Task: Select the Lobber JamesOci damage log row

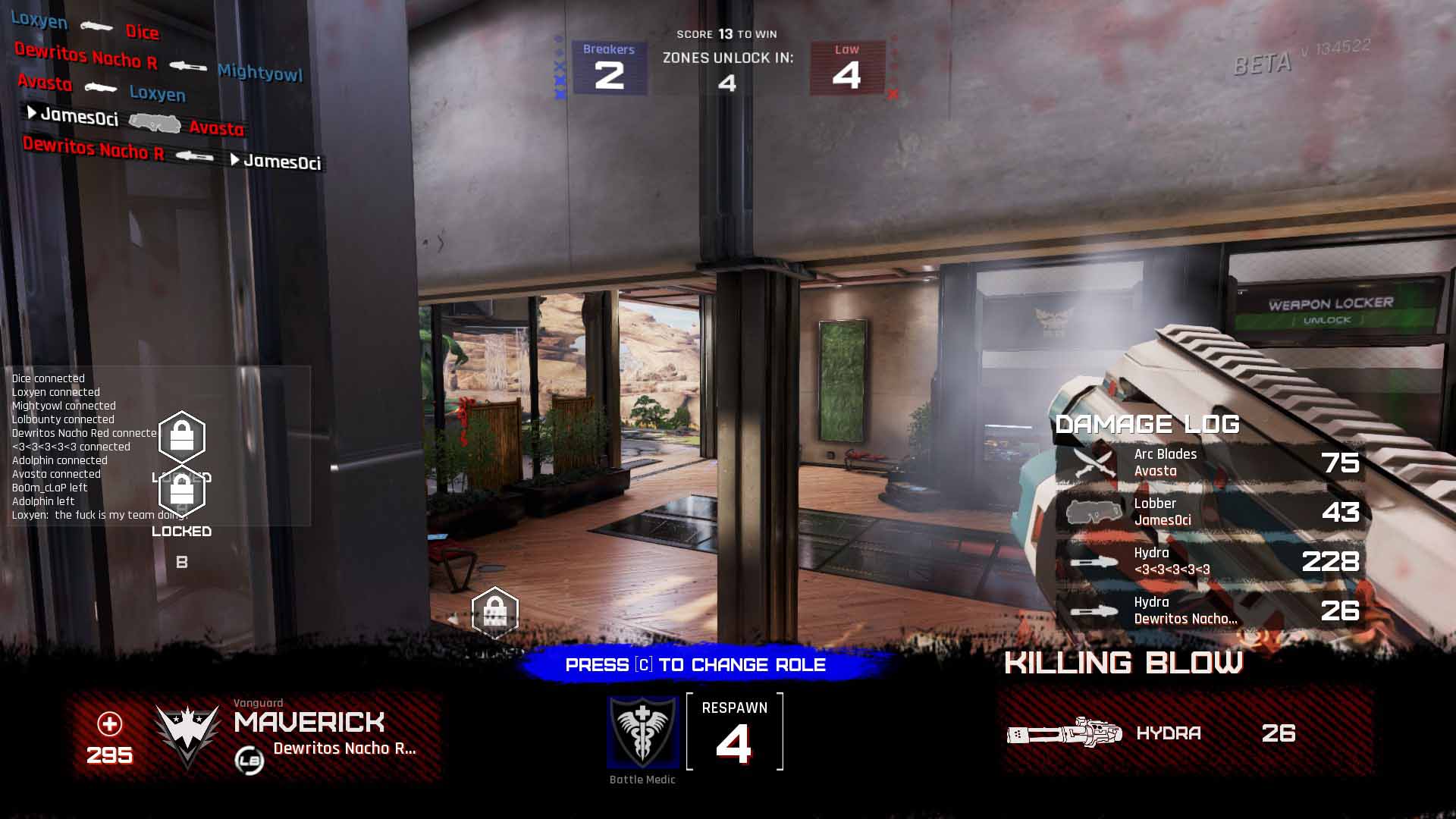Action: tap(1210, 512)
